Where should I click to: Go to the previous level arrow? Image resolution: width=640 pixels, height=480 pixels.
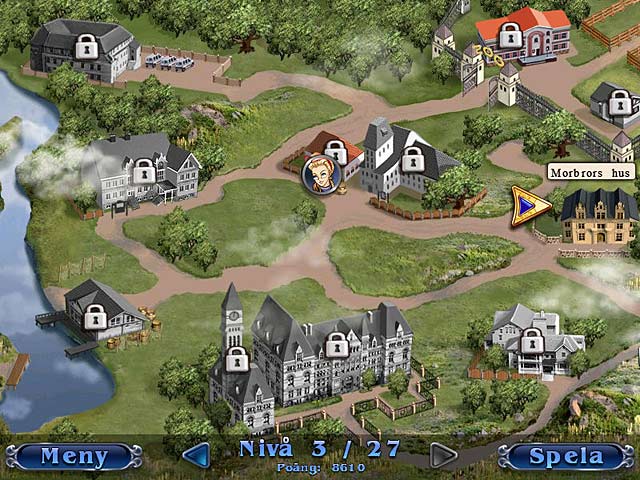[x=197, y=456]
